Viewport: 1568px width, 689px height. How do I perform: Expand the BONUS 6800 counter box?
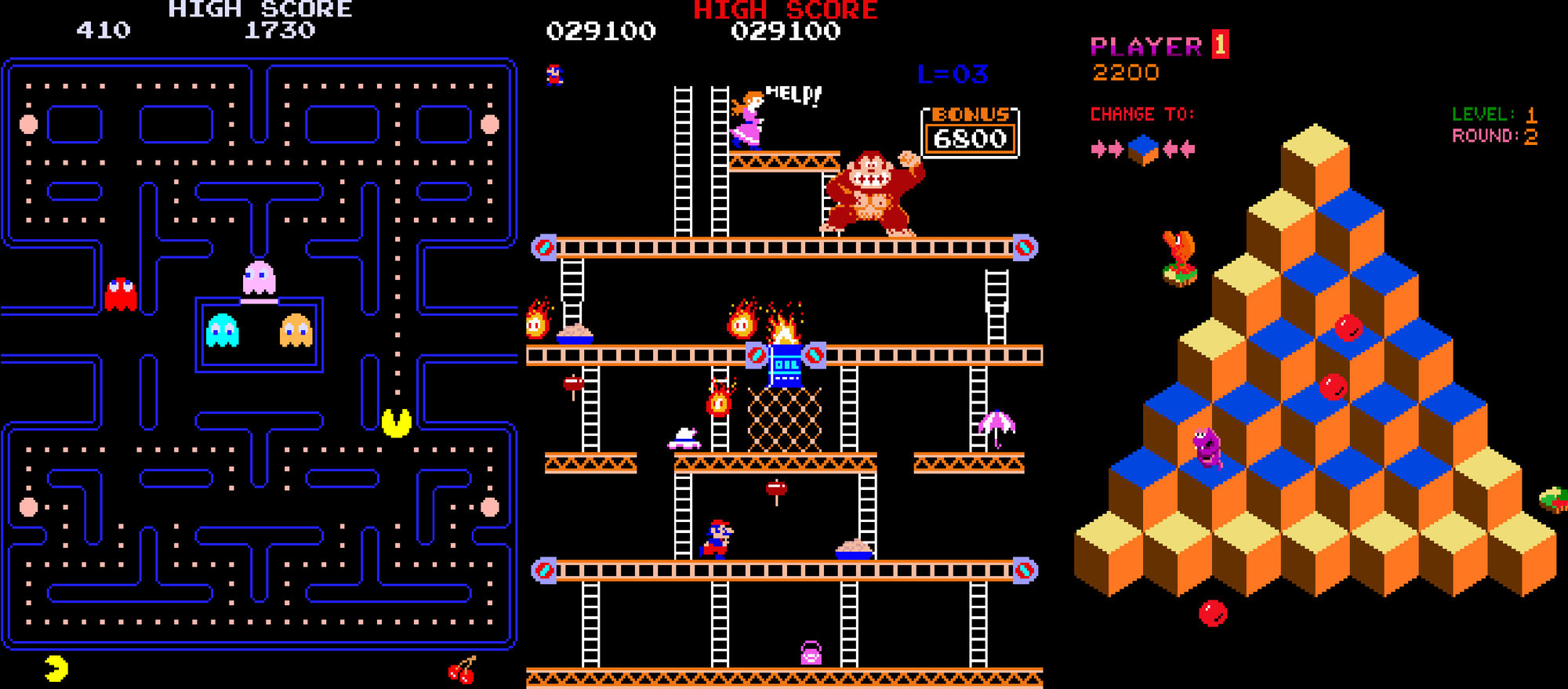click(x=970, y=133)
